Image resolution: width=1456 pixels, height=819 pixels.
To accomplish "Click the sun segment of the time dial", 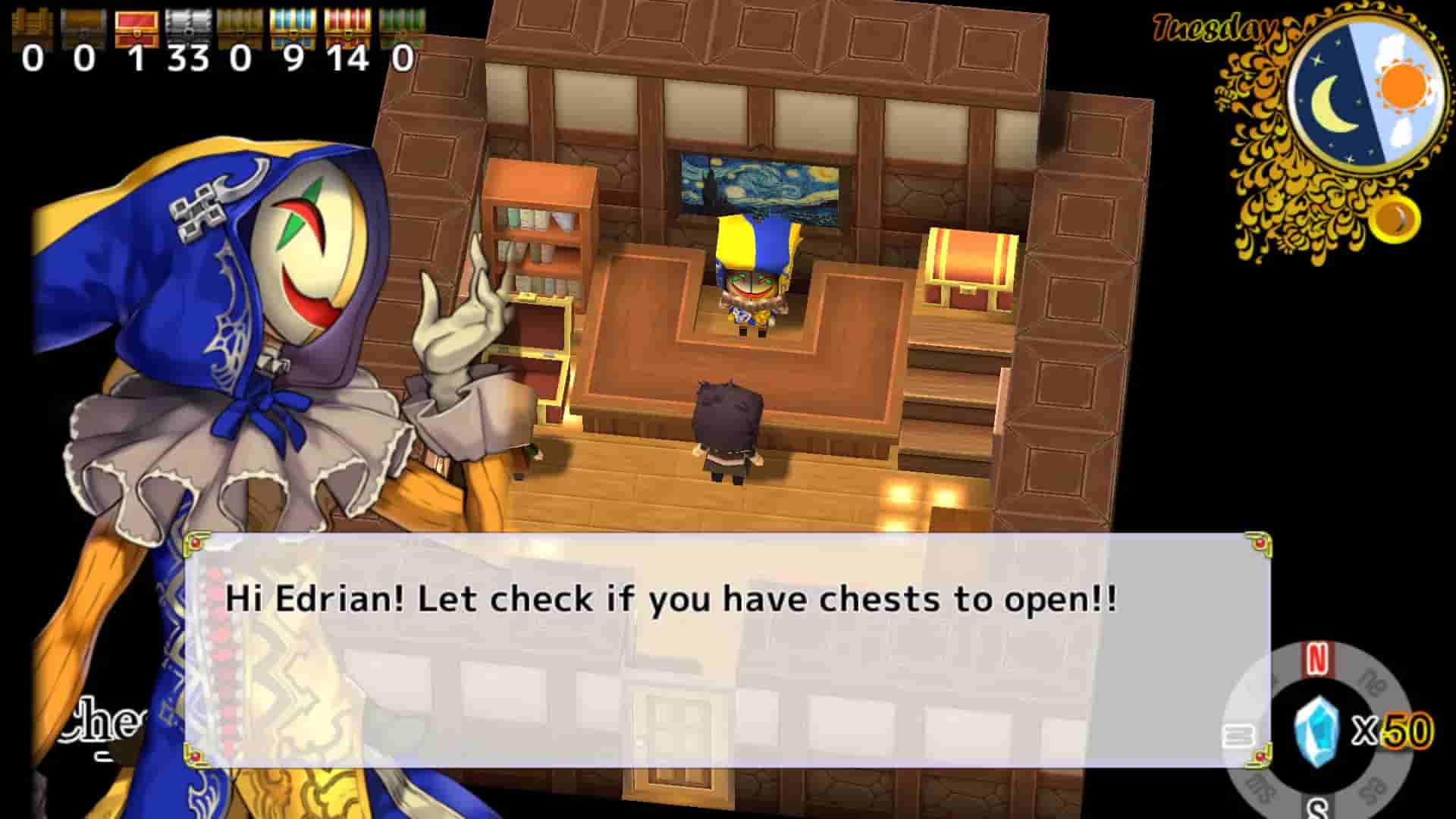I will click(x=1402, y=86).
